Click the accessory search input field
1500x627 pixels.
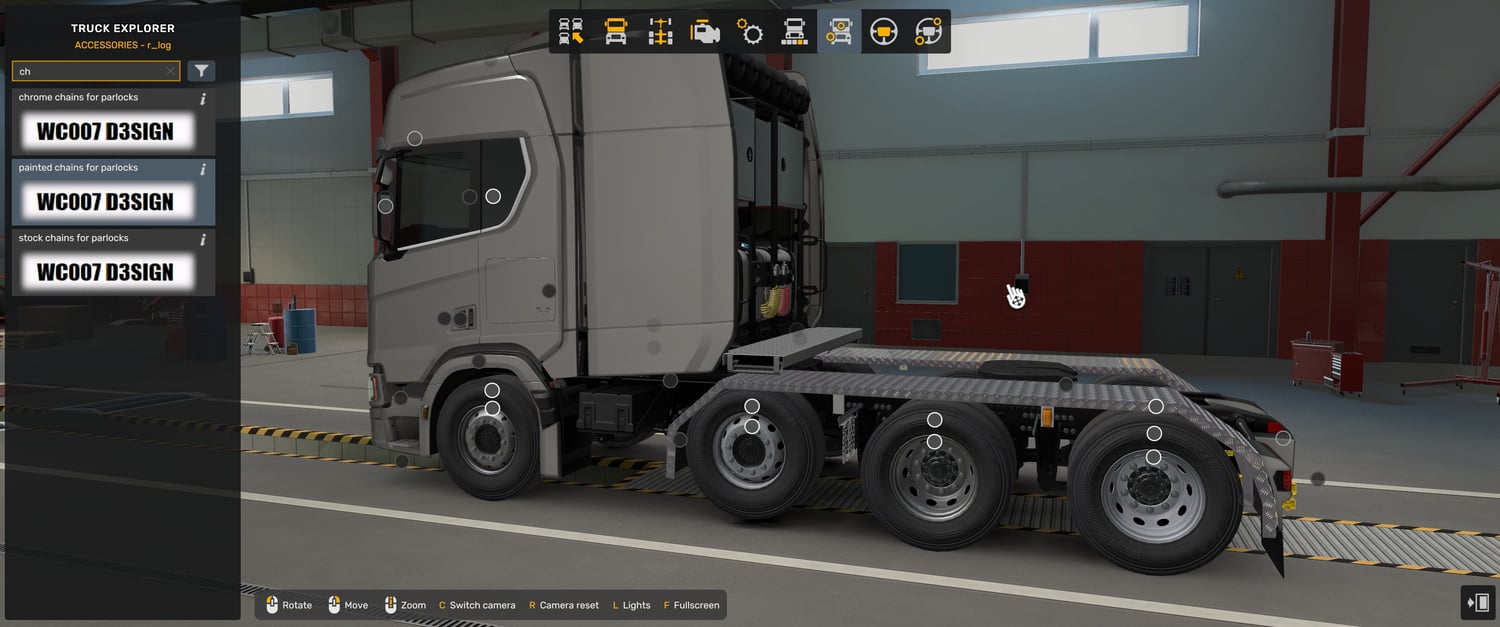pos(90,72)
